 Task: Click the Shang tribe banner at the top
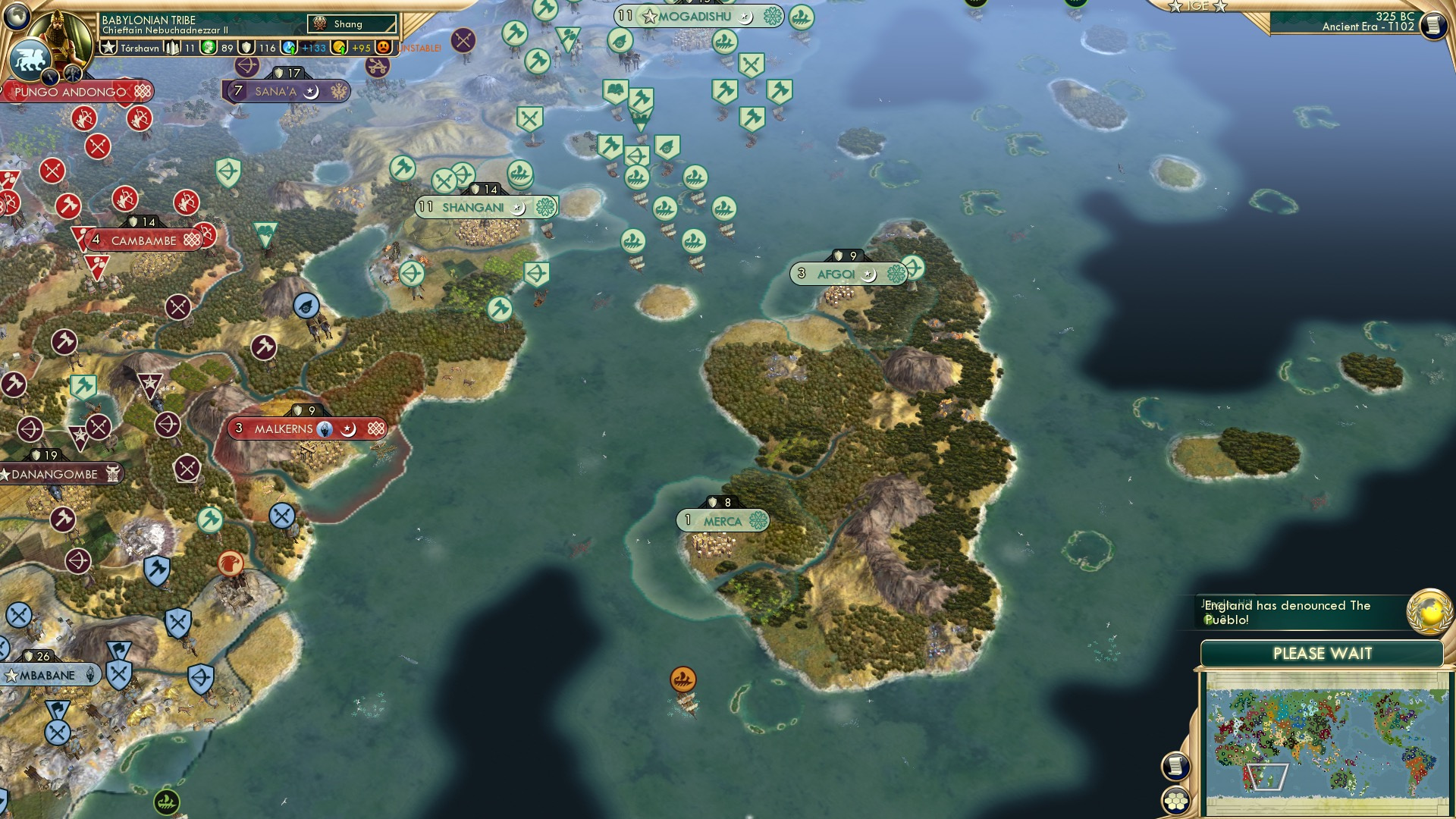click(x=353, y=24)
